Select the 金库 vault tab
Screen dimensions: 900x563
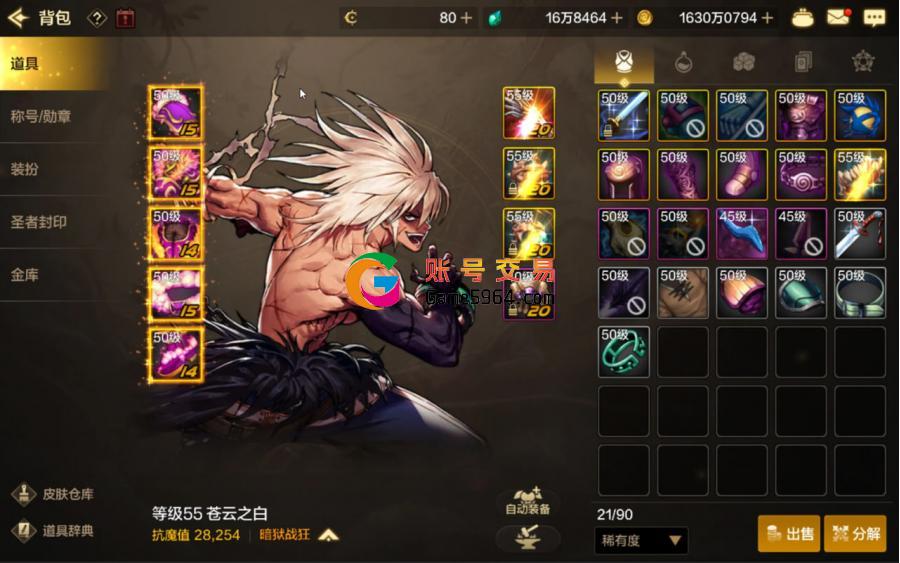(25, 274)
